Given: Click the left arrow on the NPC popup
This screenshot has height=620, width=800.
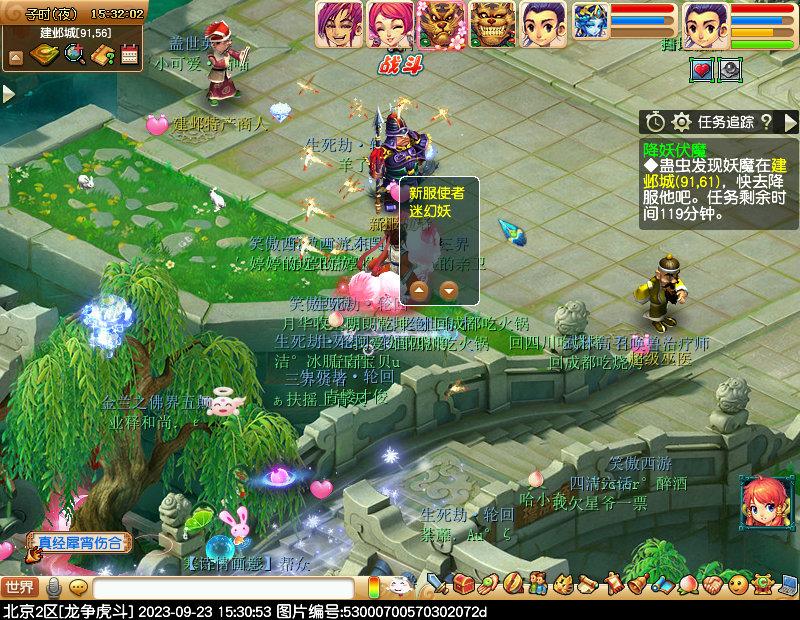Looking at the screenshot, I should coord(420,291).
